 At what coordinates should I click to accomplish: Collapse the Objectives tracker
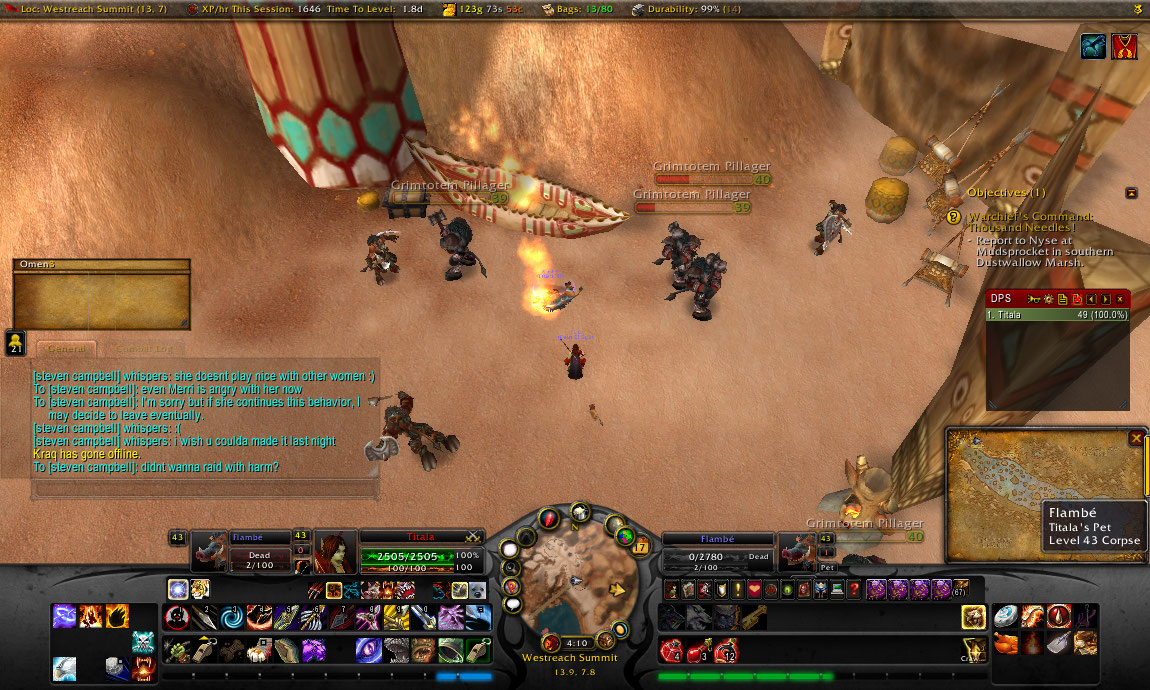[1131, 192]
